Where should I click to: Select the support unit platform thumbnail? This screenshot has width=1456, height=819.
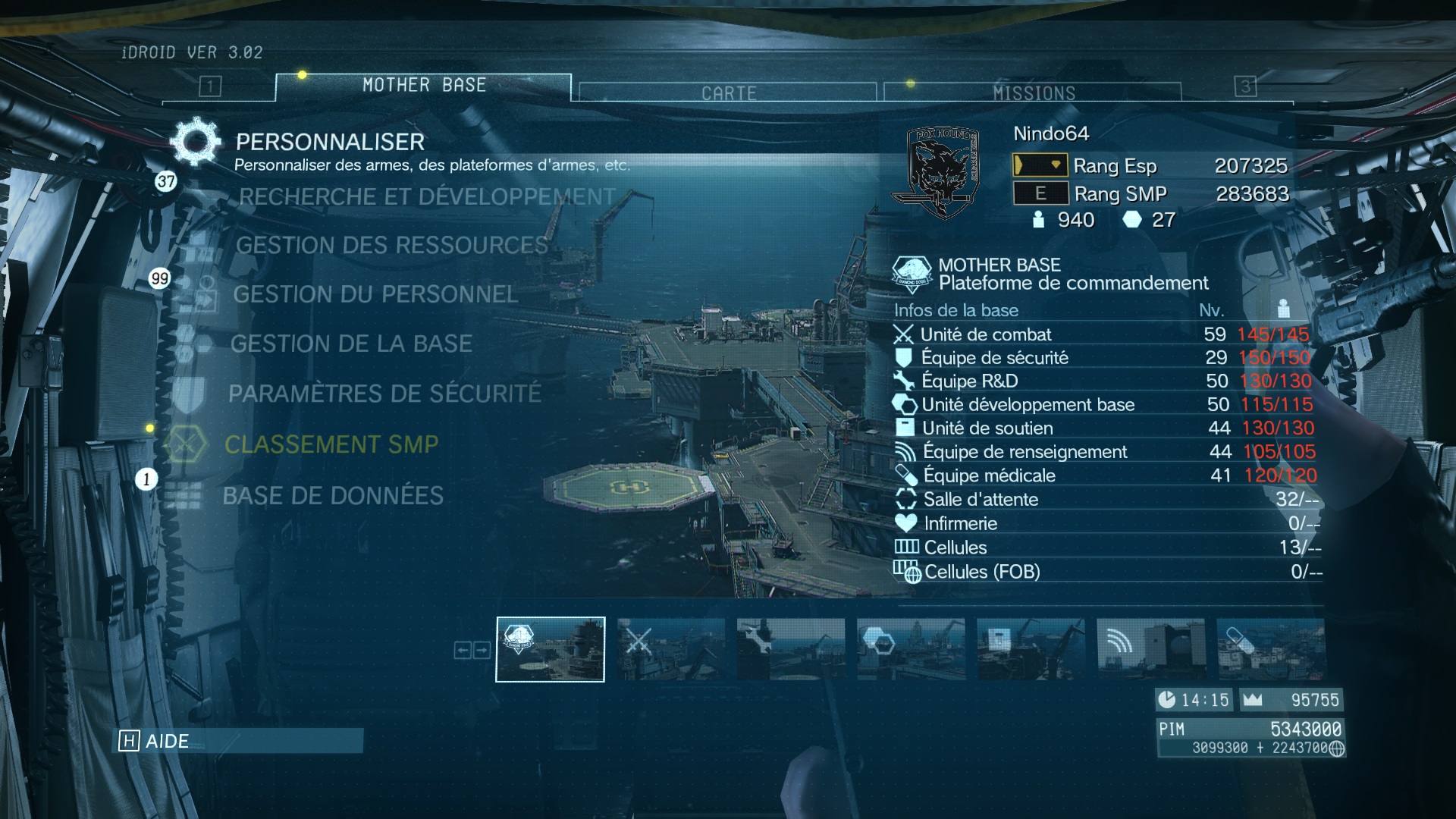(x=1031, y=649)
